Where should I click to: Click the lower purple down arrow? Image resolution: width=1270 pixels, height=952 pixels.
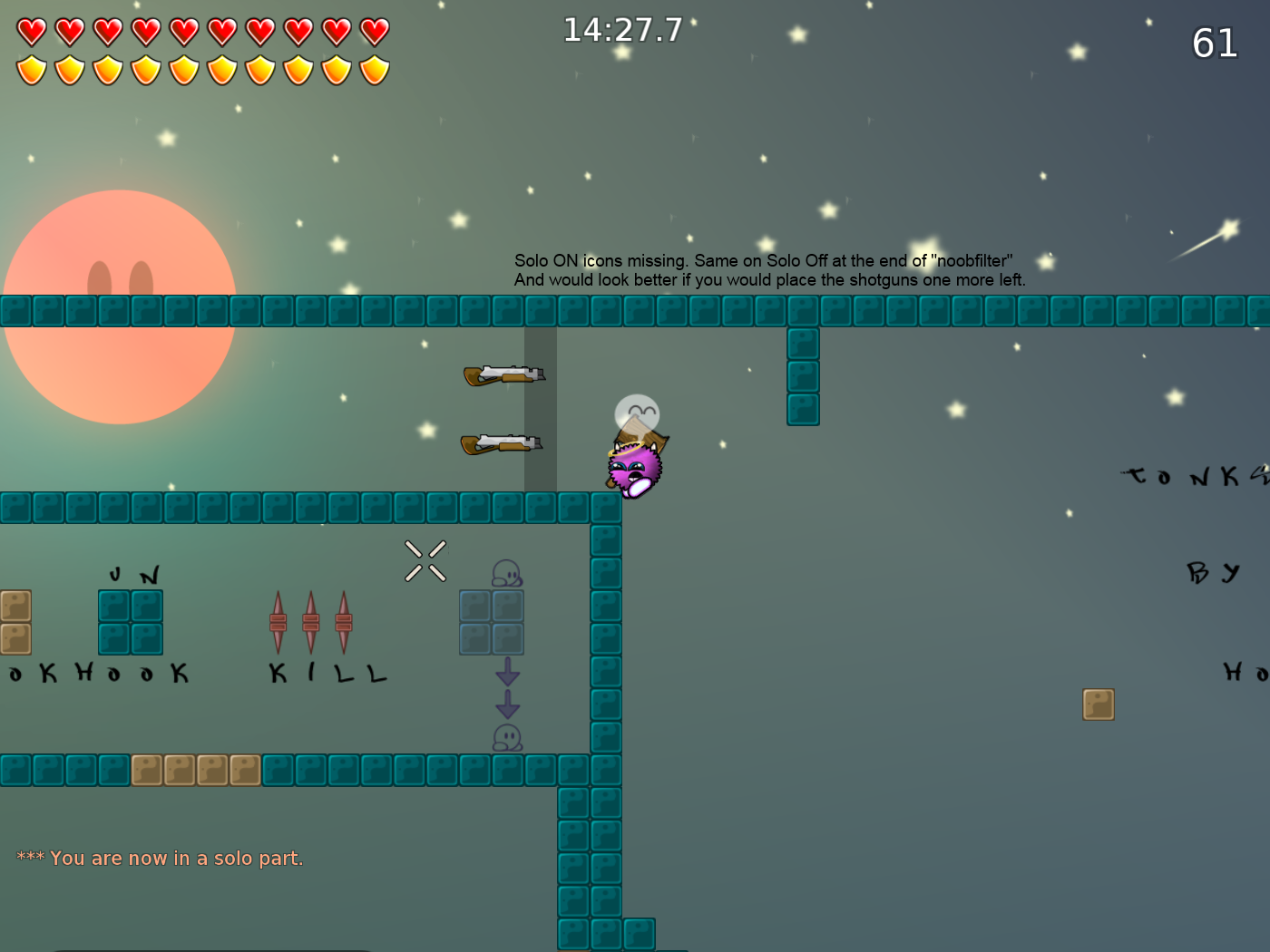[508, 704]
